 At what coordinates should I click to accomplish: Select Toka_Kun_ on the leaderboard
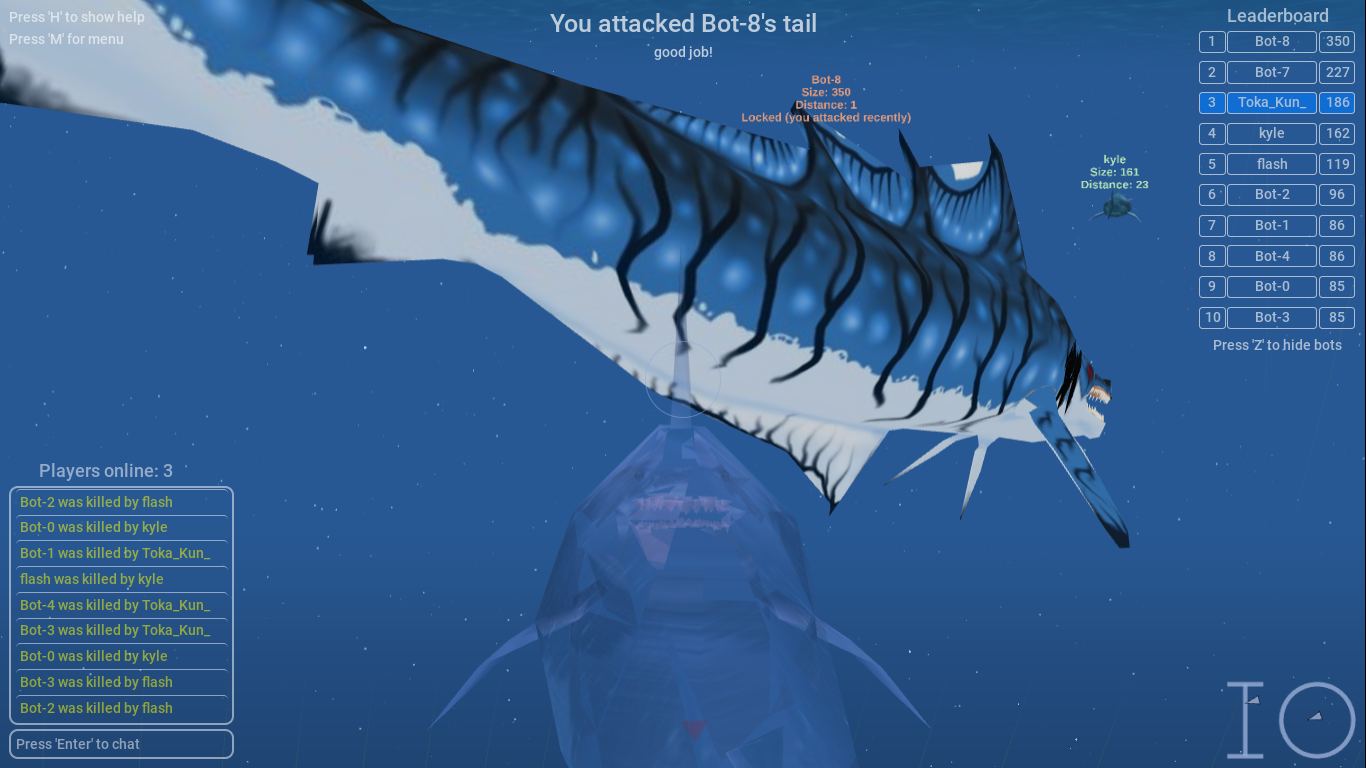tap(1271, 102)
